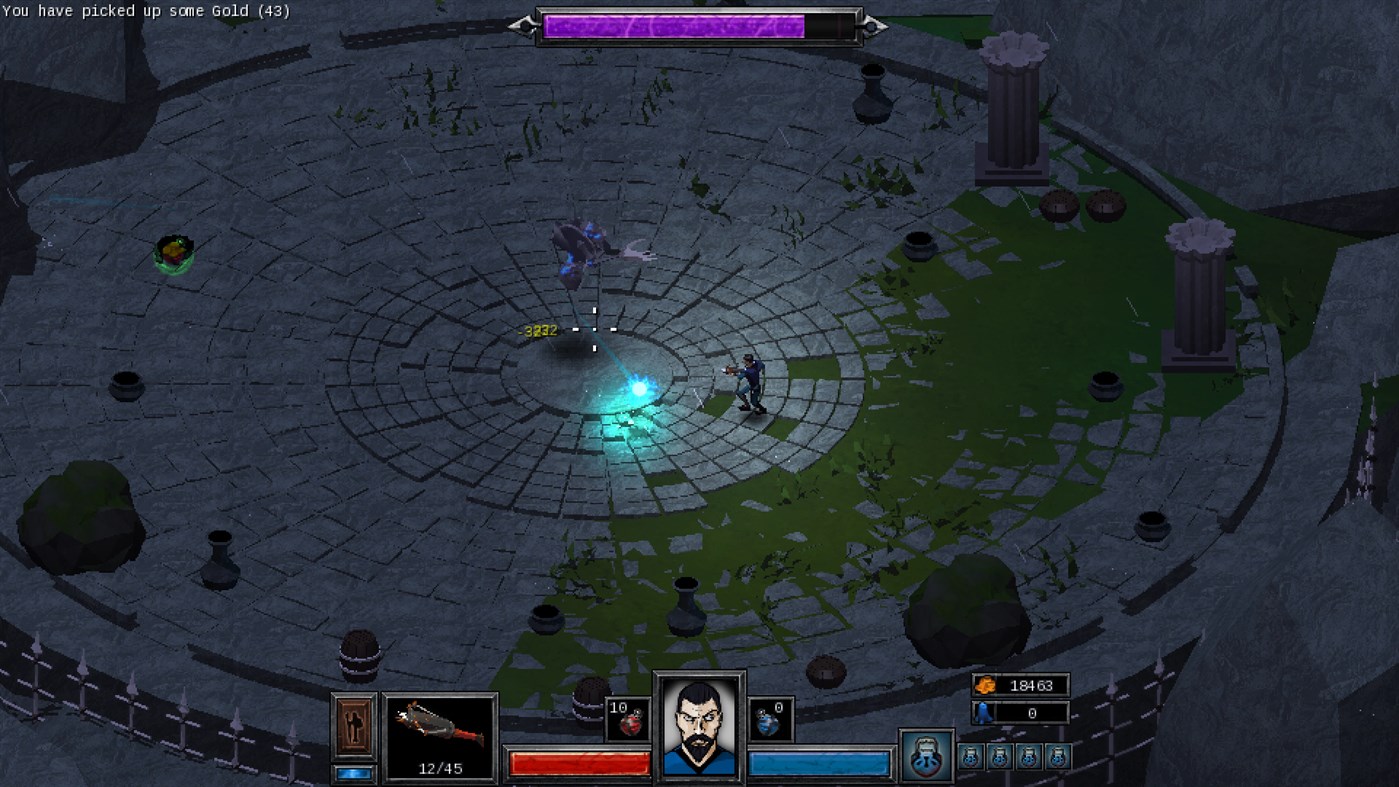Select the first small potion slot icon
The height and width of the screenshot is (787, 1399).
click(x=969, y=757)
